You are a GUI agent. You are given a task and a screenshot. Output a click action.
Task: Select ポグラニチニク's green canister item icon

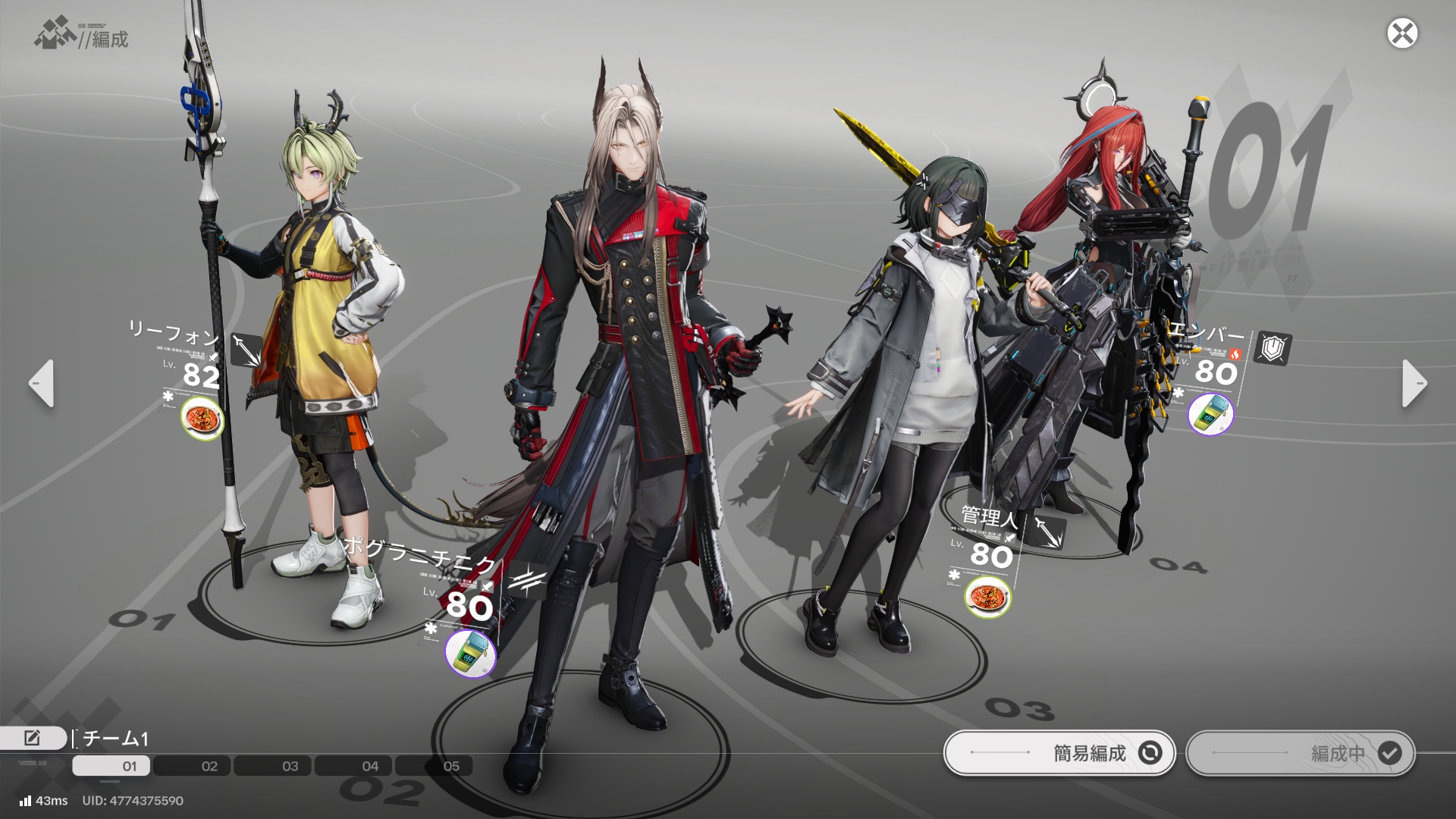tap(470, 654)
